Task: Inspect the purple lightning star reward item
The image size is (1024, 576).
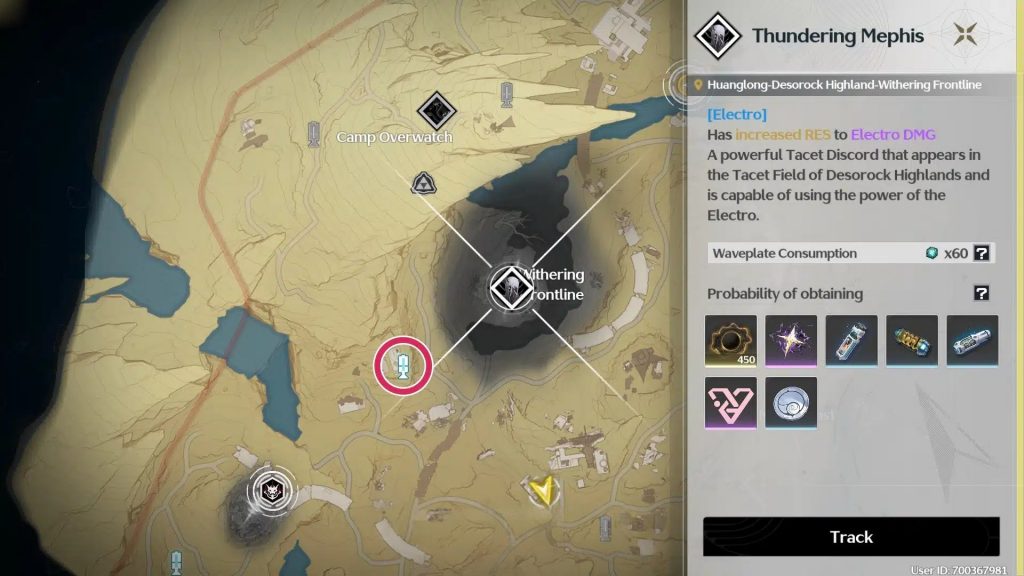Action: coord(791,341)
